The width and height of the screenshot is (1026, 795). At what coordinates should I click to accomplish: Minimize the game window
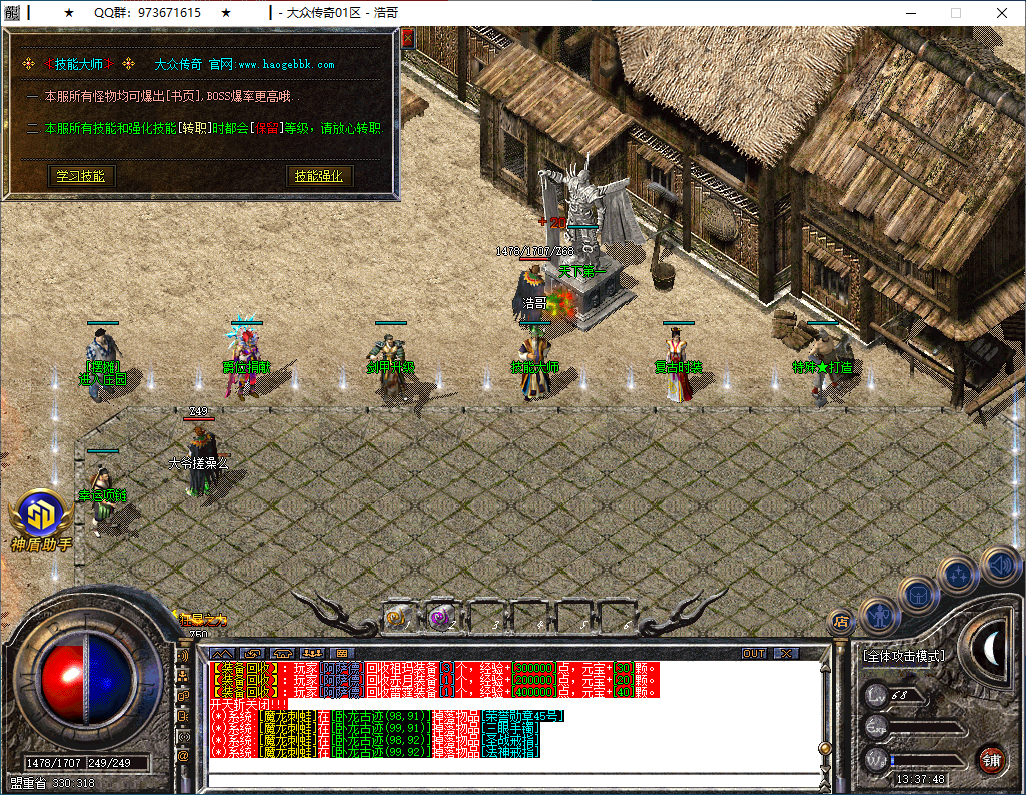[909, 13]
